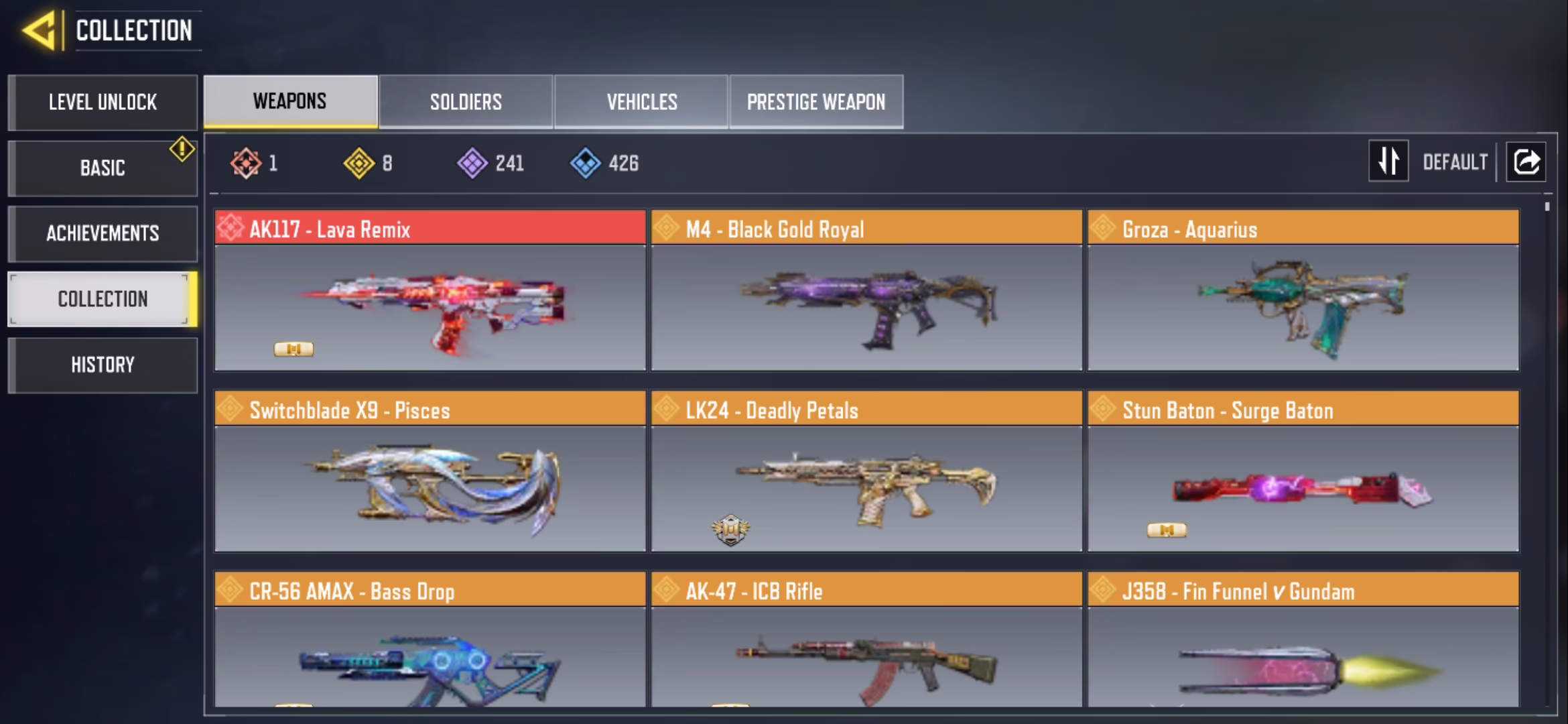
Task: Switch to the Vehicles tab
Action: coord(641,102)
